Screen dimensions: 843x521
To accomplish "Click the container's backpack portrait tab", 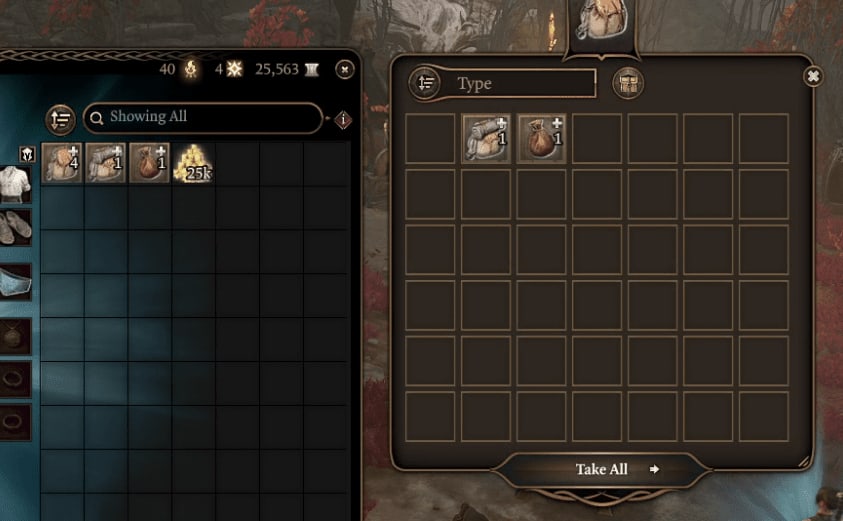I will pos(600,22).
